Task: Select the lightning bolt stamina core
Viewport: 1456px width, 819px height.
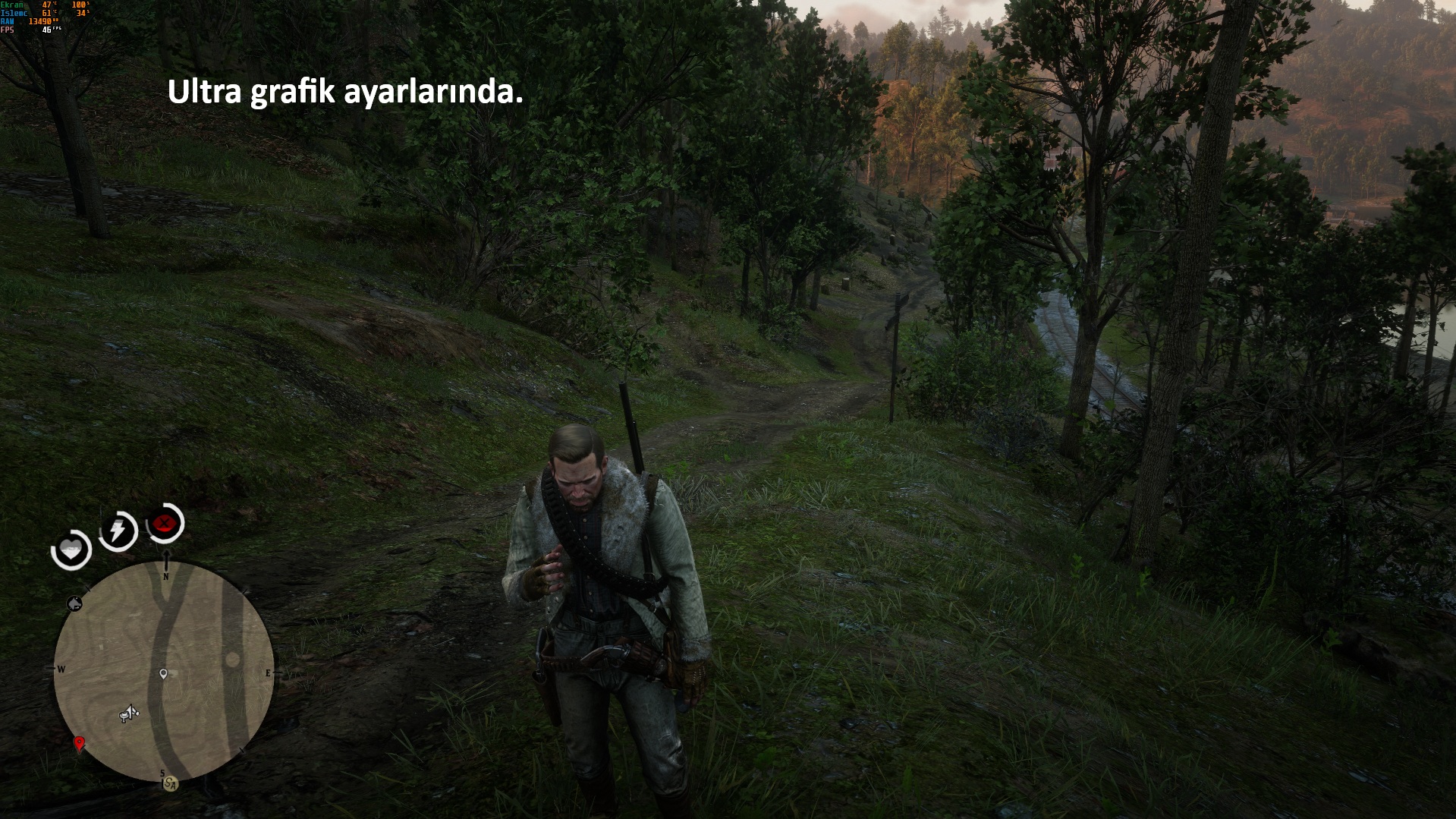Action: coord(118,530)
